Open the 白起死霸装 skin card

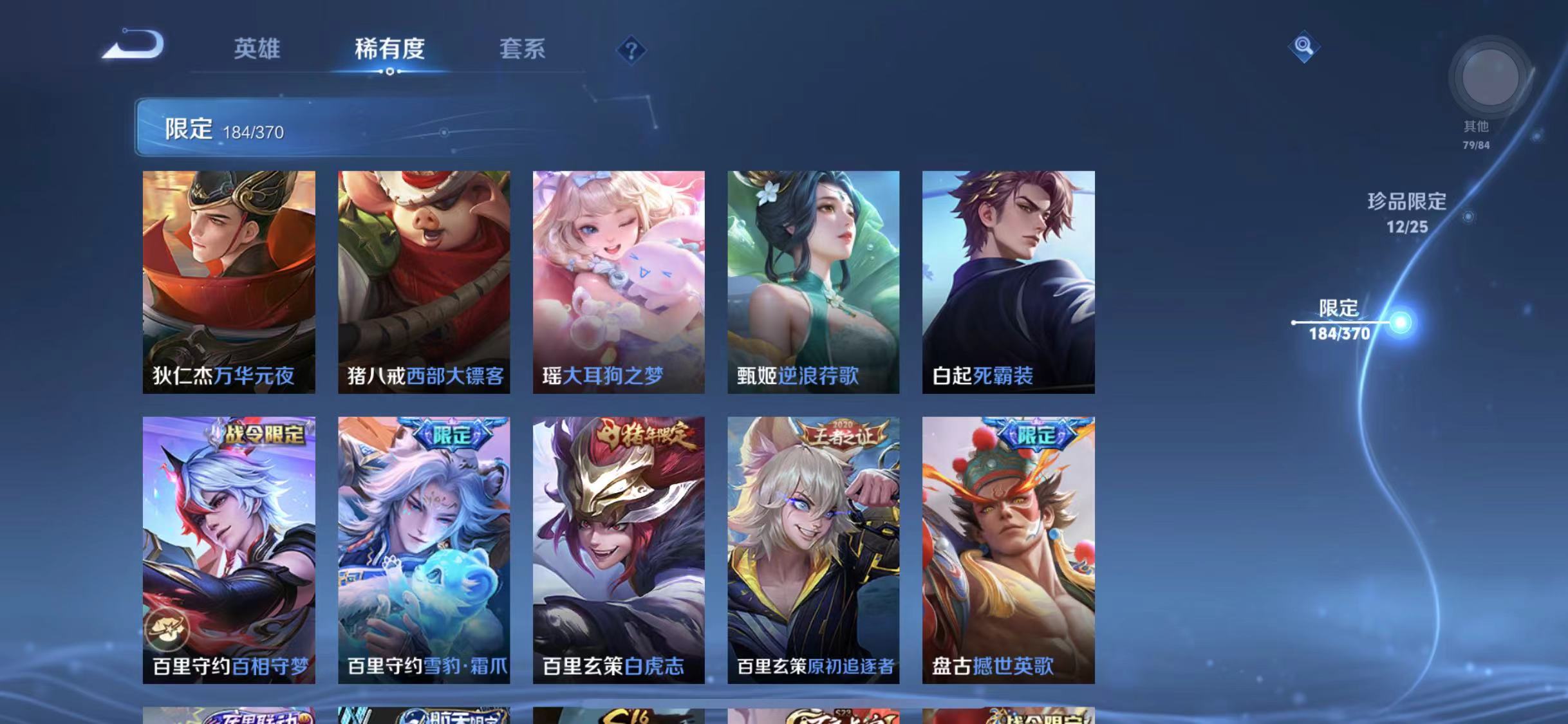(1007, 280)
